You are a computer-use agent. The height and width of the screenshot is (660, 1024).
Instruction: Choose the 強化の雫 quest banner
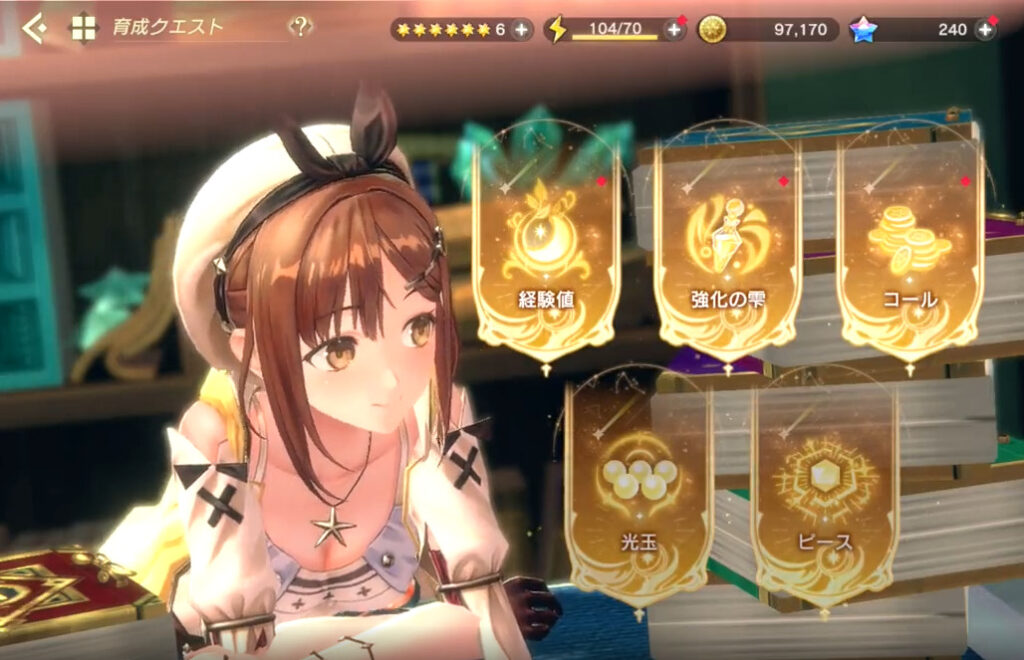[727, 245]
